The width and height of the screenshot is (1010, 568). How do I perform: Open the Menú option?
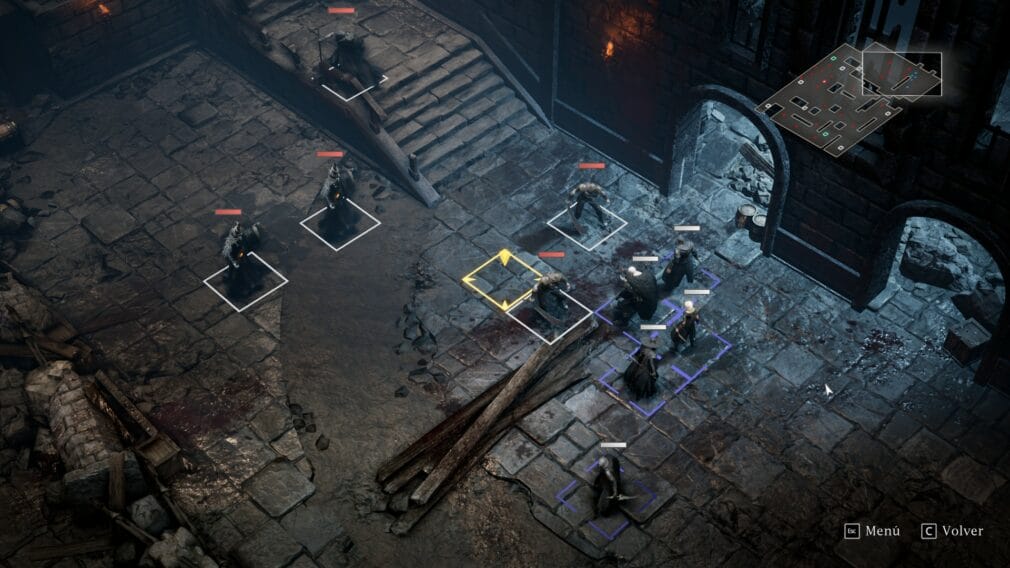pyautogui.click(x=872, y=531)
